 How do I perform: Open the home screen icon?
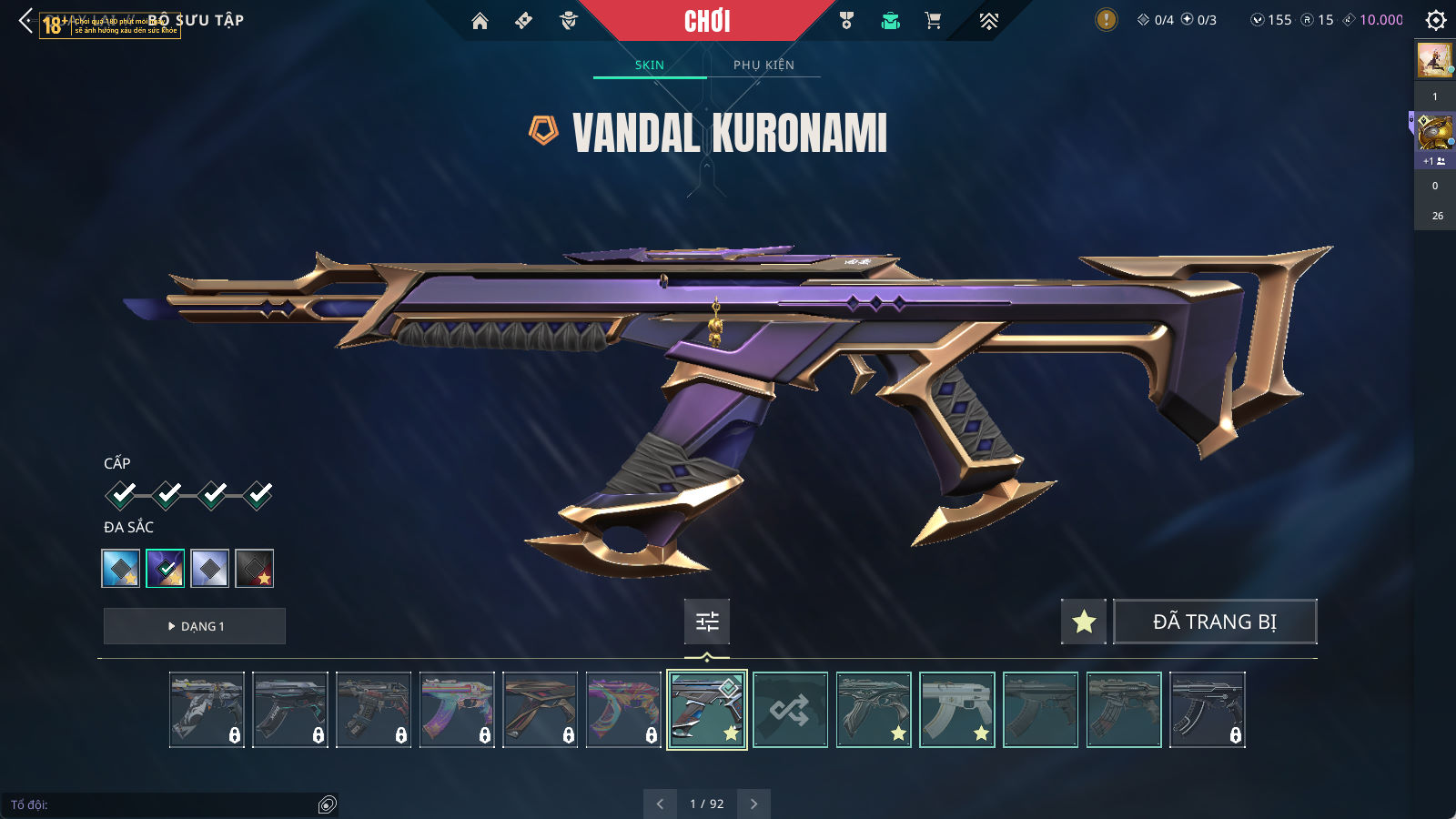pos(480,21)
